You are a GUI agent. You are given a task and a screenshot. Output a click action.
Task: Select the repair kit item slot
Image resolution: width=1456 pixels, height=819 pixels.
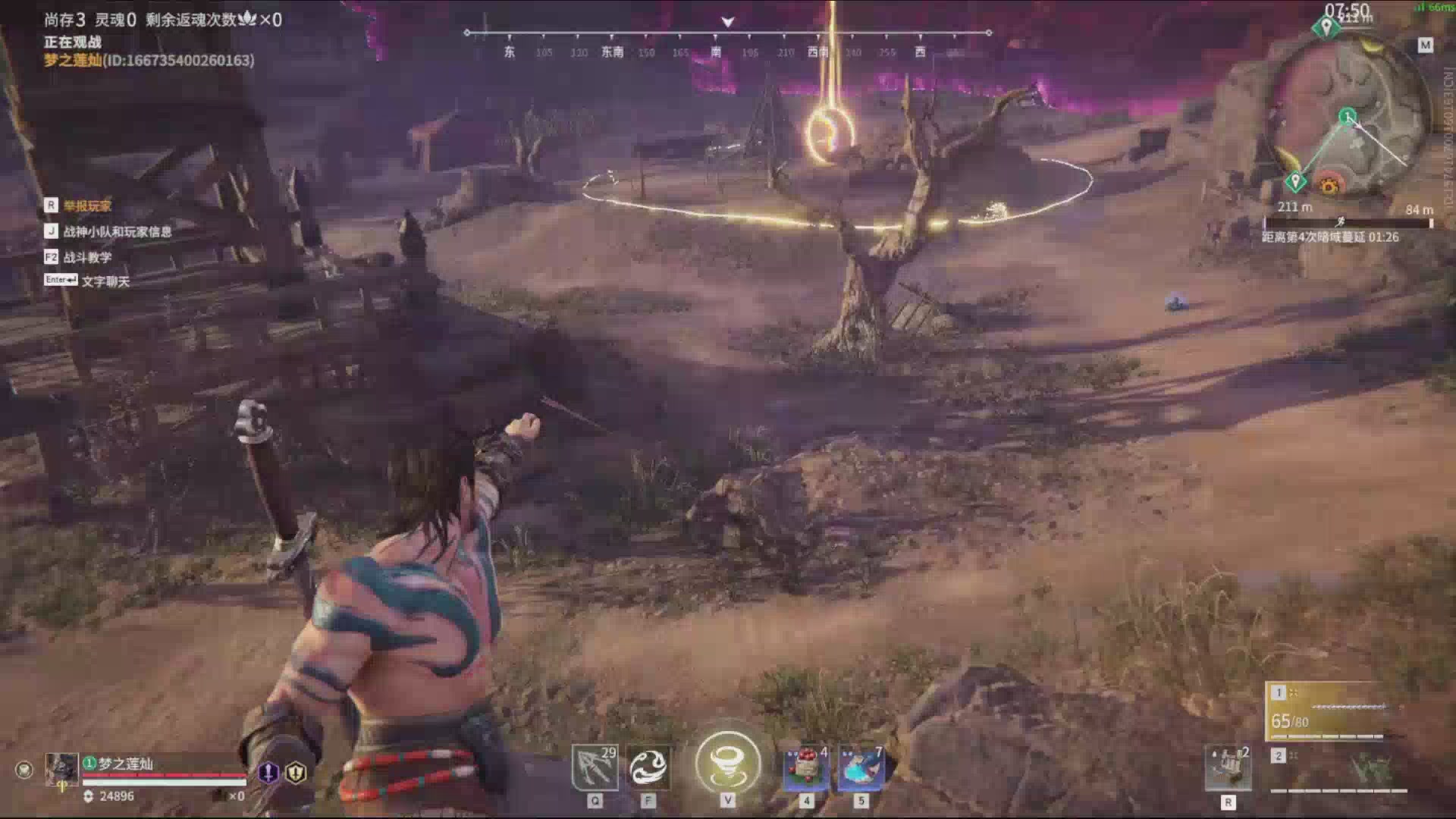pos(1228,767)
